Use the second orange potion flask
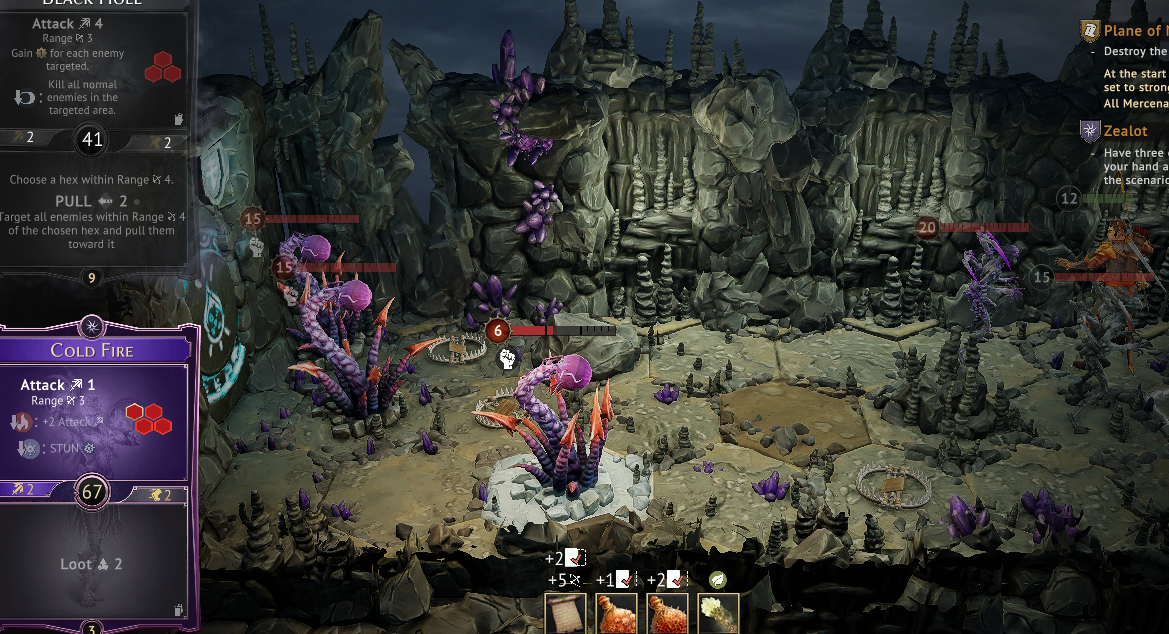The width and height of the screenshot is (1169, 634). (x=667, y=613)
